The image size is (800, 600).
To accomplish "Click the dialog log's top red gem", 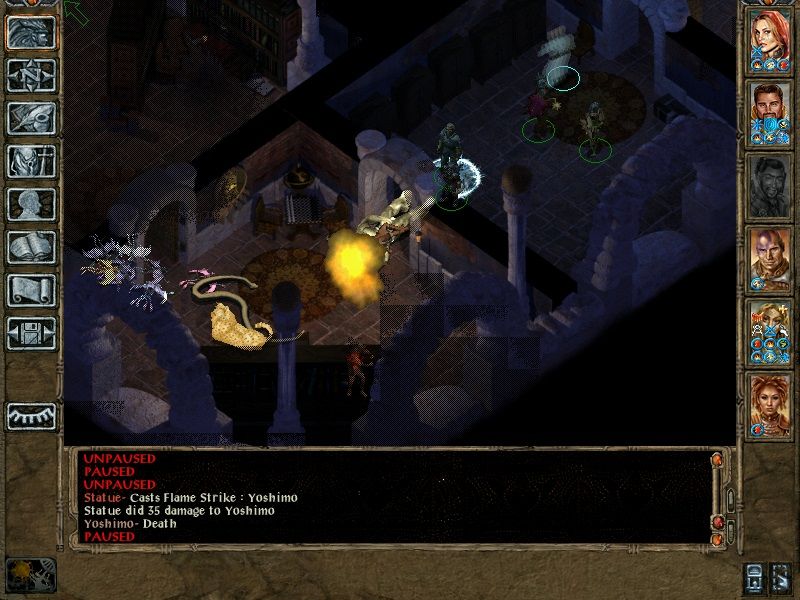I will [x=716, y=460].
